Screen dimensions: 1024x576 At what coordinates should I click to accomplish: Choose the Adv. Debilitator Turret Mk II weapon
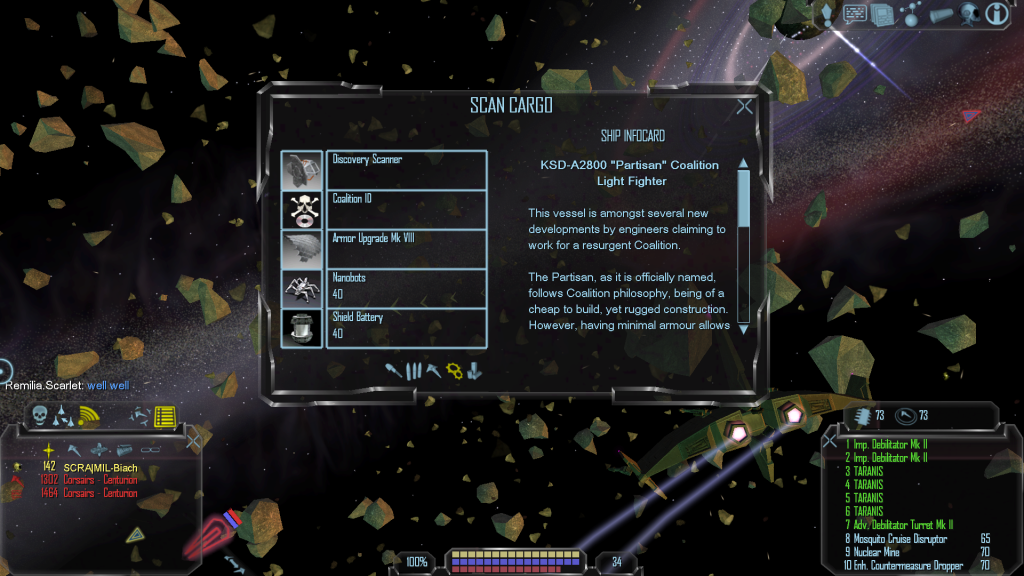[x=902, y=524]
